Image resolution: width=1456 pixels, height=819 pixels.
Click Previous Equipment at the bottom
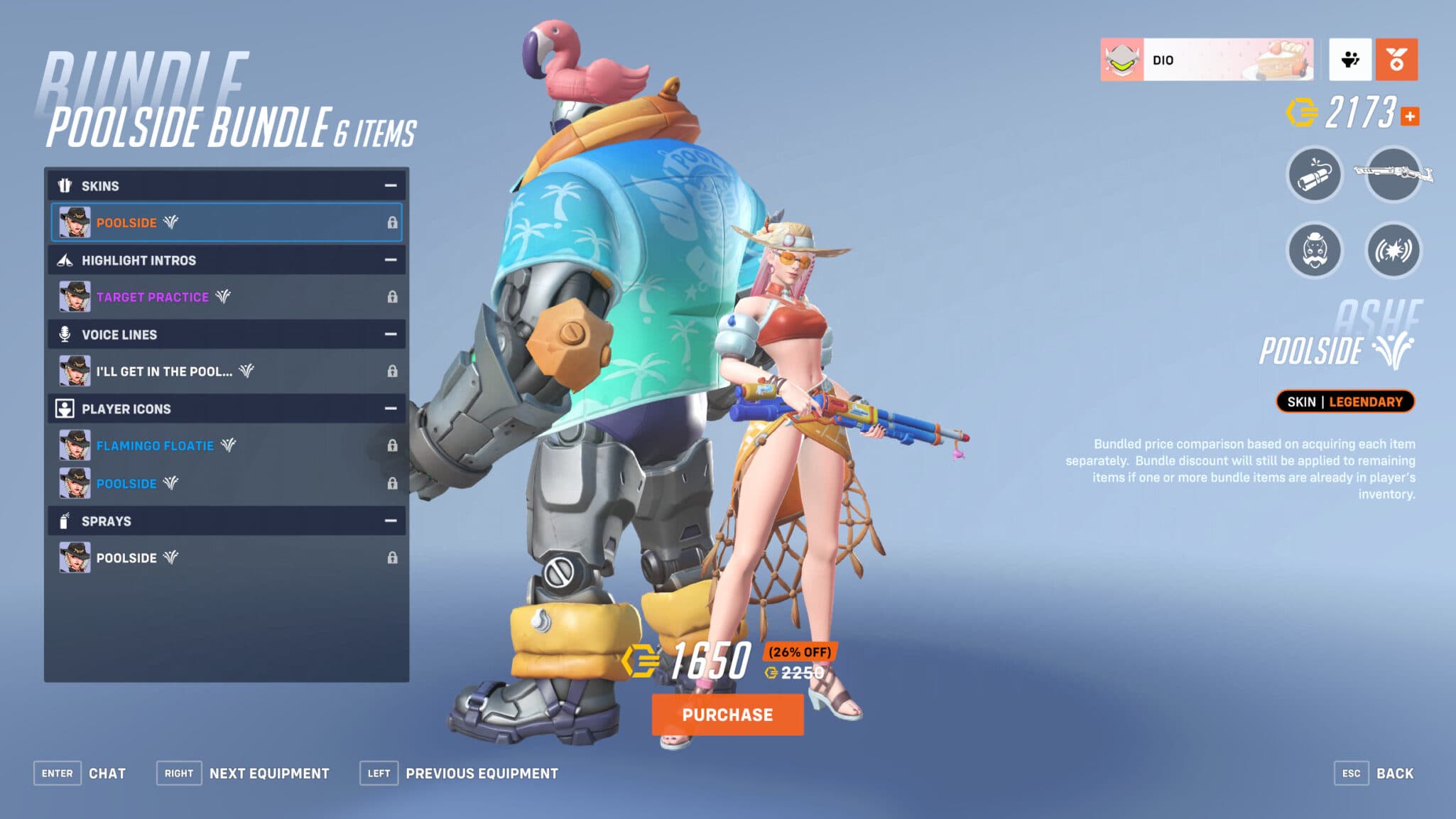pyautogui.click(x=482, y=773)
